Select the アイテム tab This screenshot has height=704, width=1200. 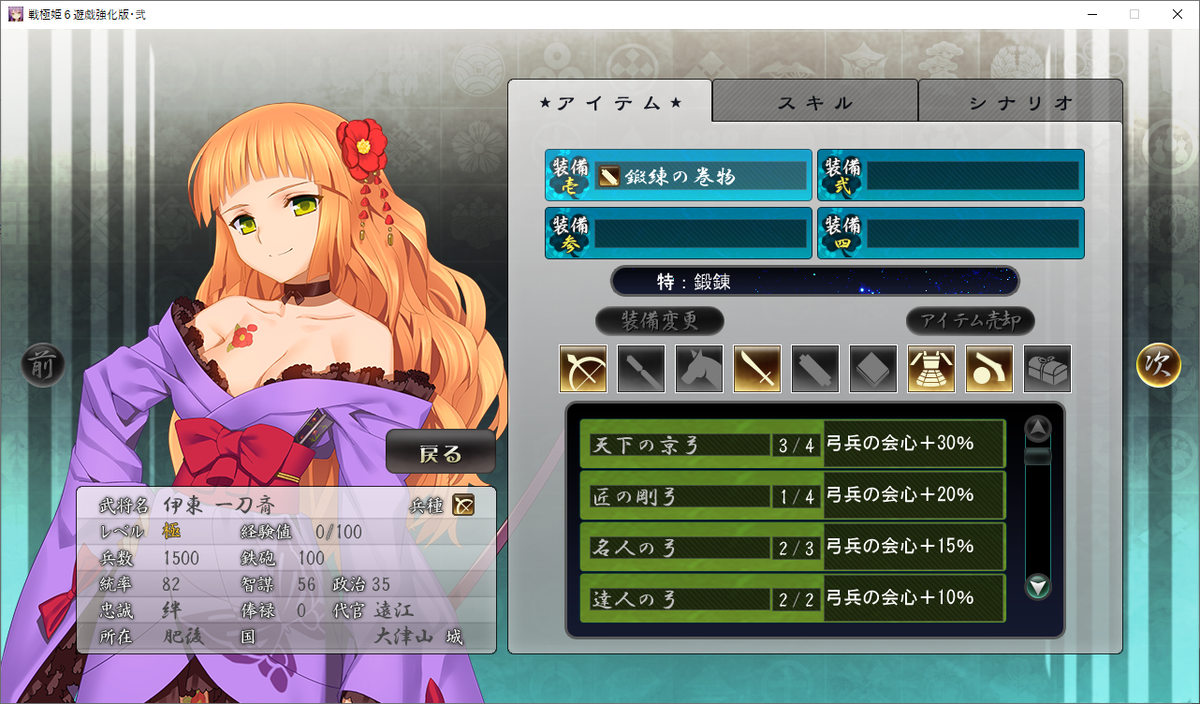(610, 102)
